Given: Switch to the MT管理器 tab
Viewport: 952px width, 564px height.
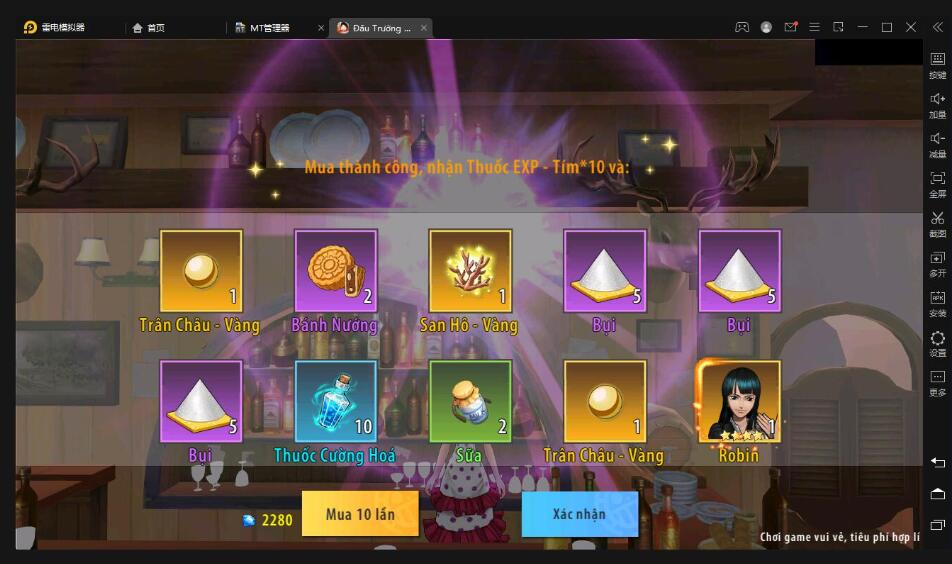Looking at the screenshot, I should pyautogui.click(x=268, y=28).
